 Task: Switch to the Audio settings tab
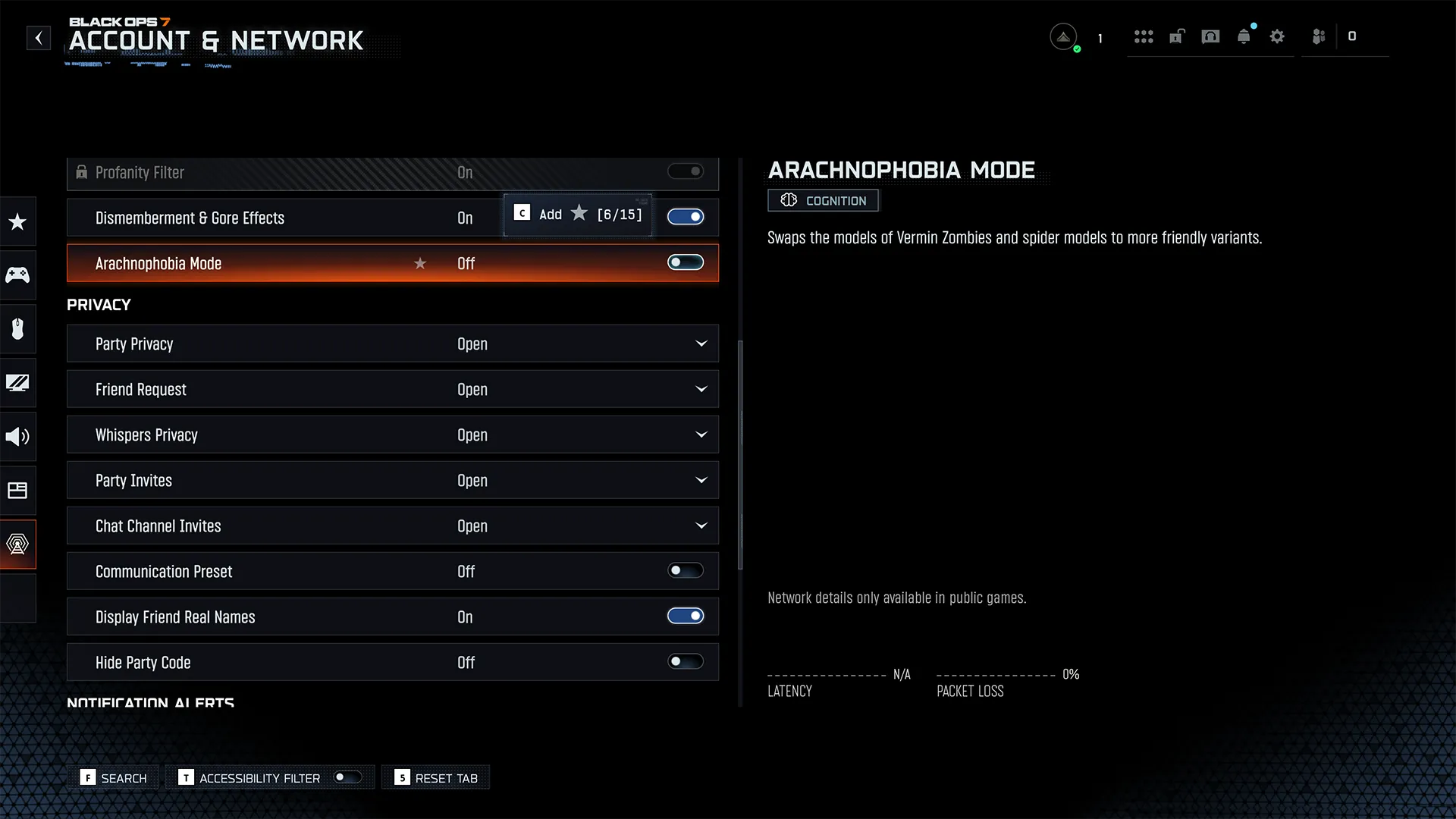coord(17,437)
